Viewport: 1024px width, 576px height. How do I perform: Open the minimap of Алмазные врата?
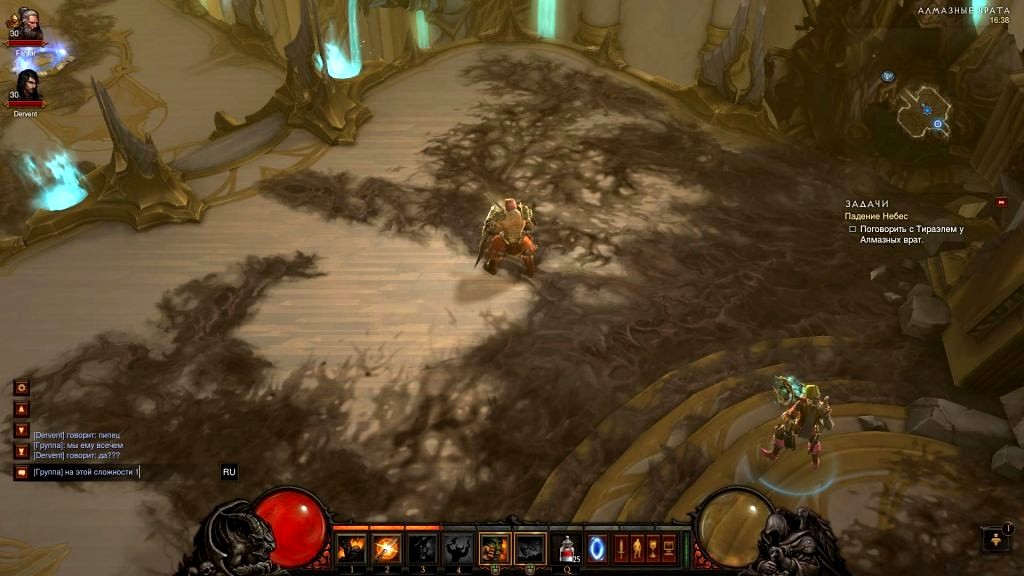(925, 110)
